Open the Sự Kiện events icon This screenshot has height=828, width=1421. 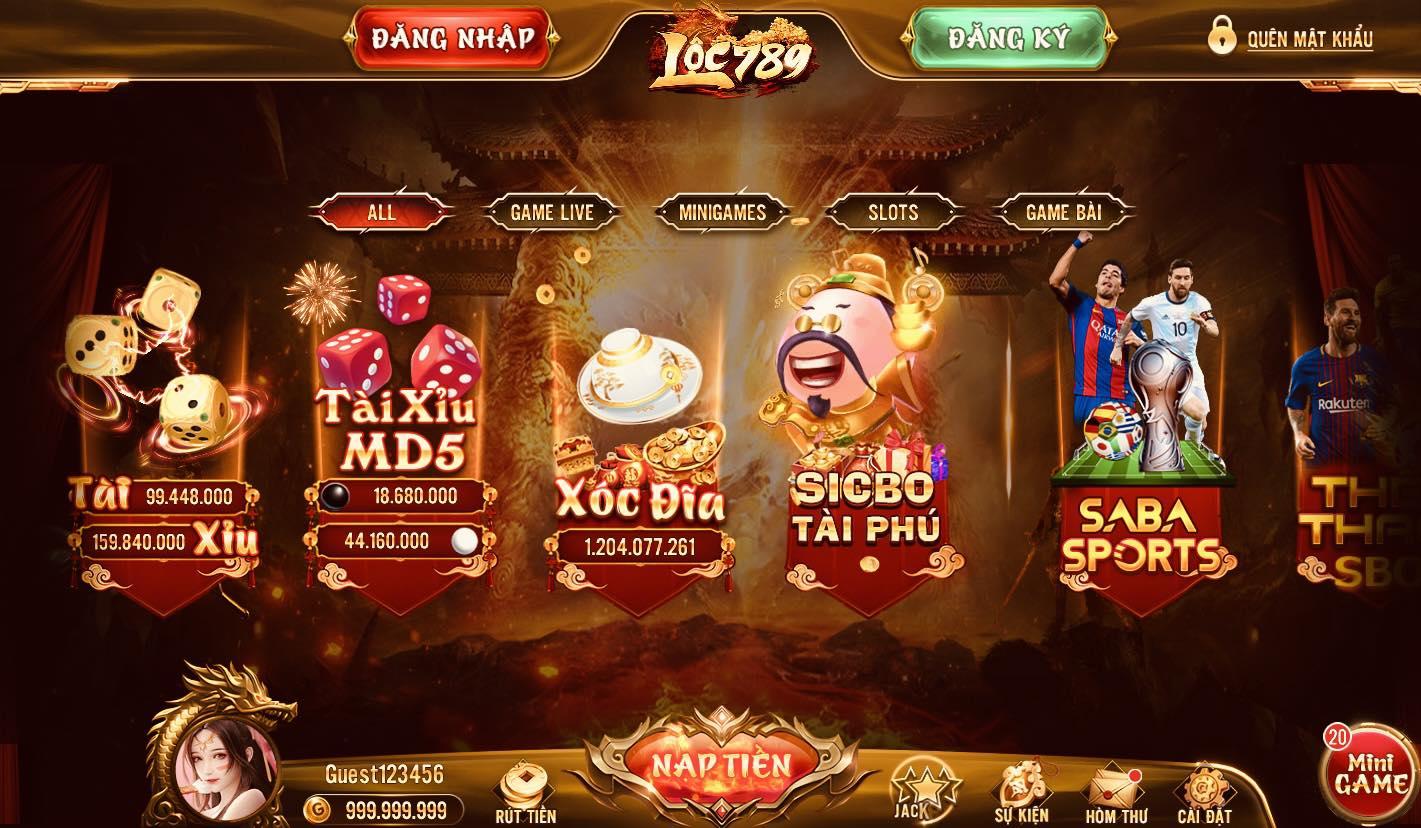[x=1021, y=785]
